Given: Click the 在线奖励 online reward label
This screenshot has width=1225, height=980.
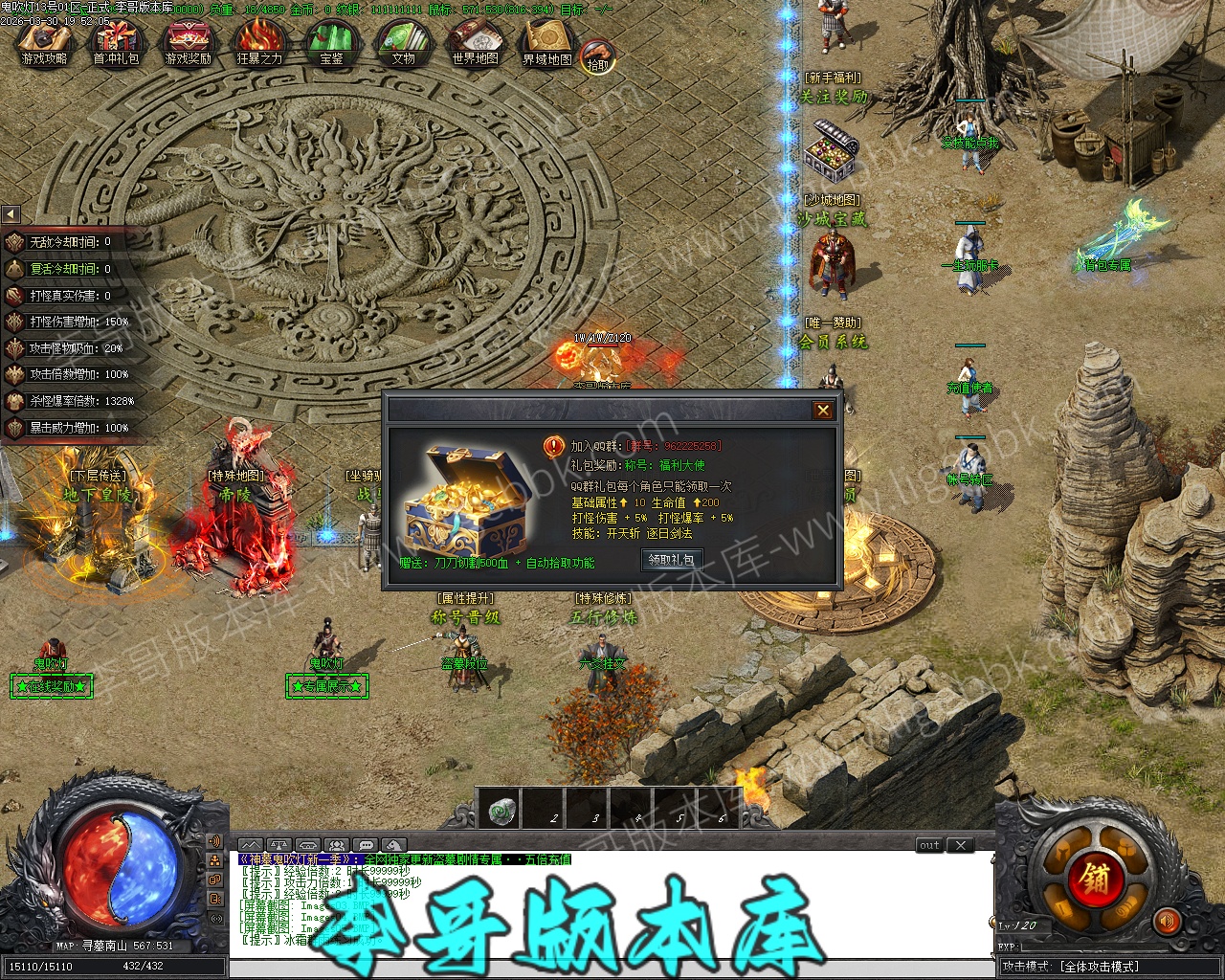Looking at the screenshot, I should click(x=52, y=686).
